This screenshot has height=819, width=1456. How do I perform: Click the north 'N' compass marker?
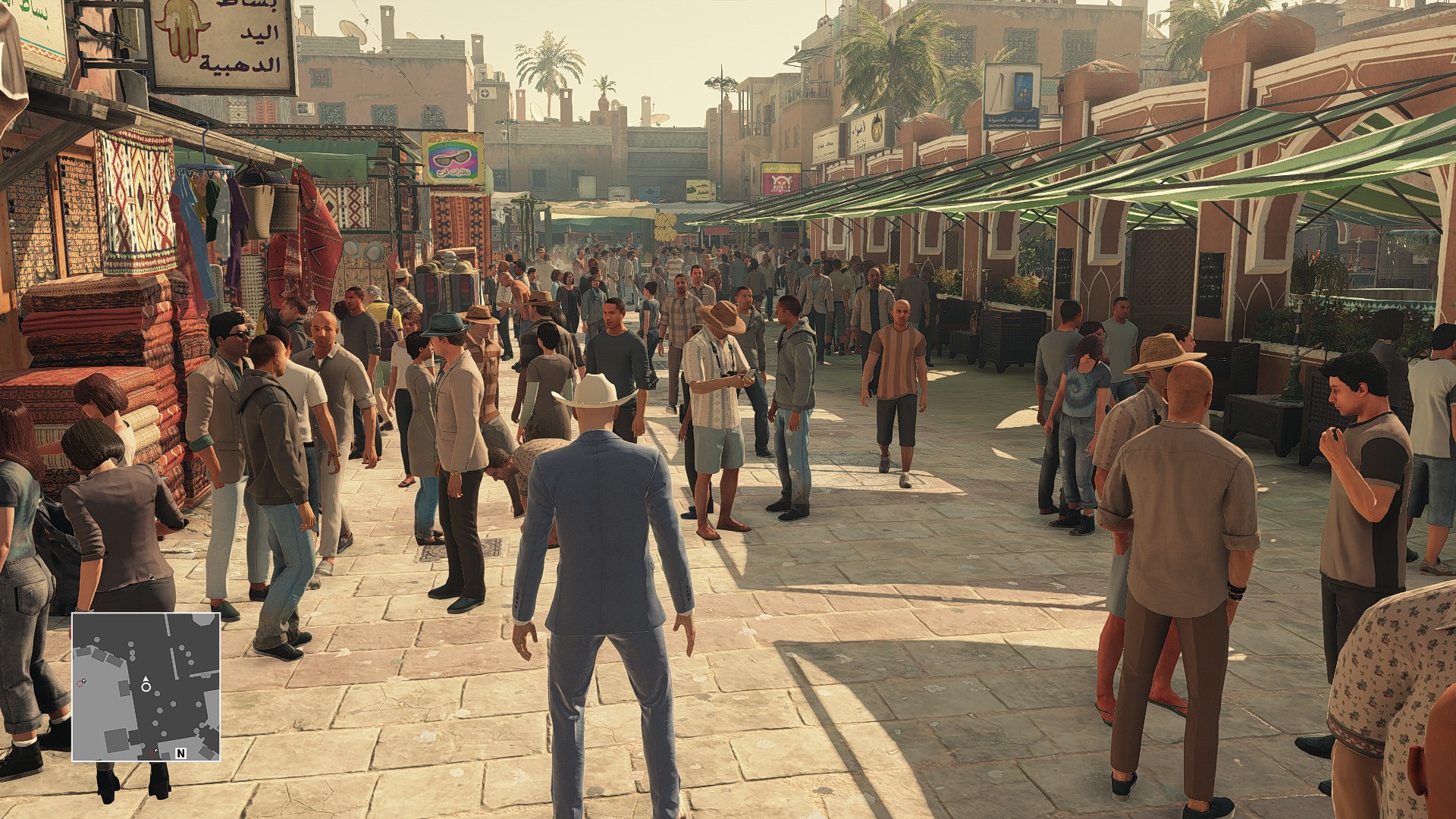click(x=181, y=753)
